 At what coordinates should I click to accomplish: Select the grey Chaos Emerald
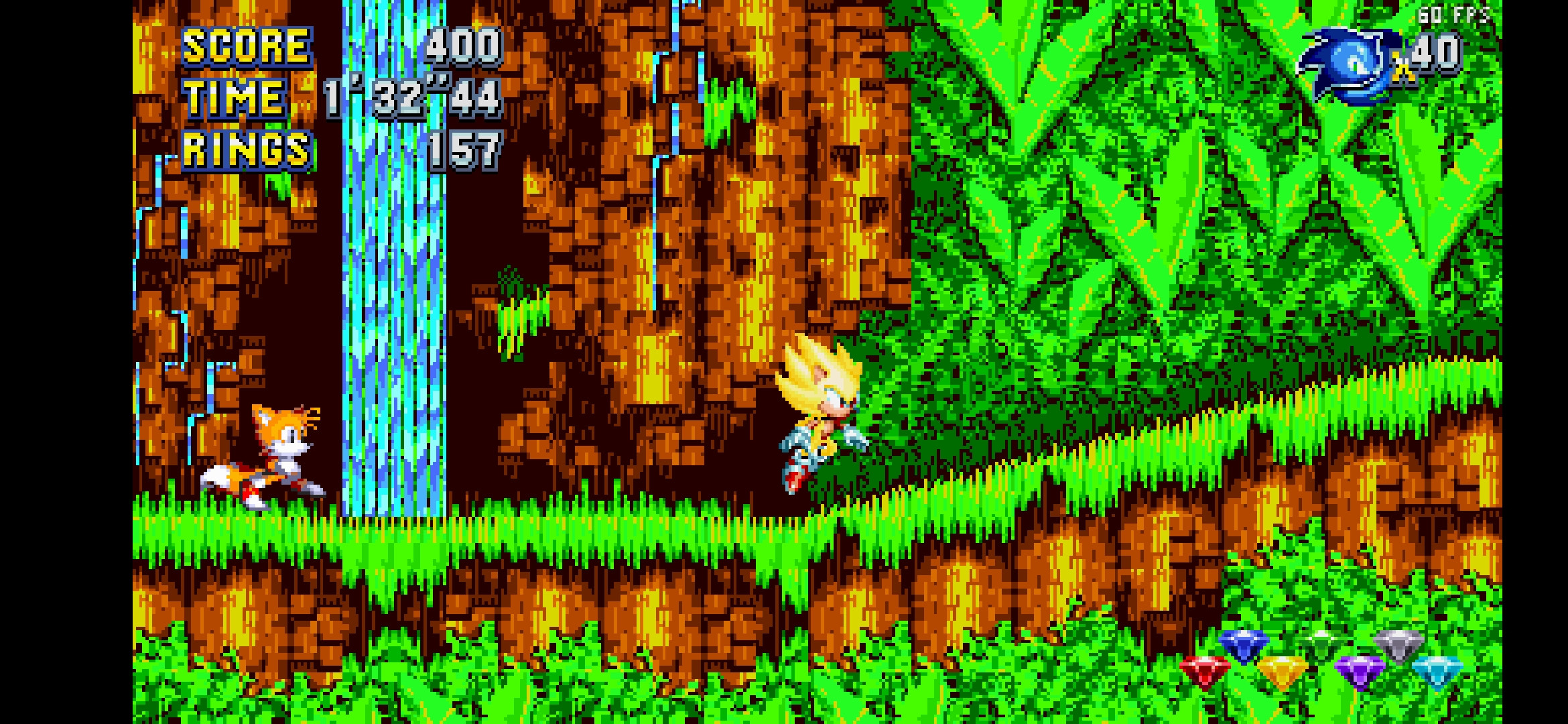tap(1399, 645)
